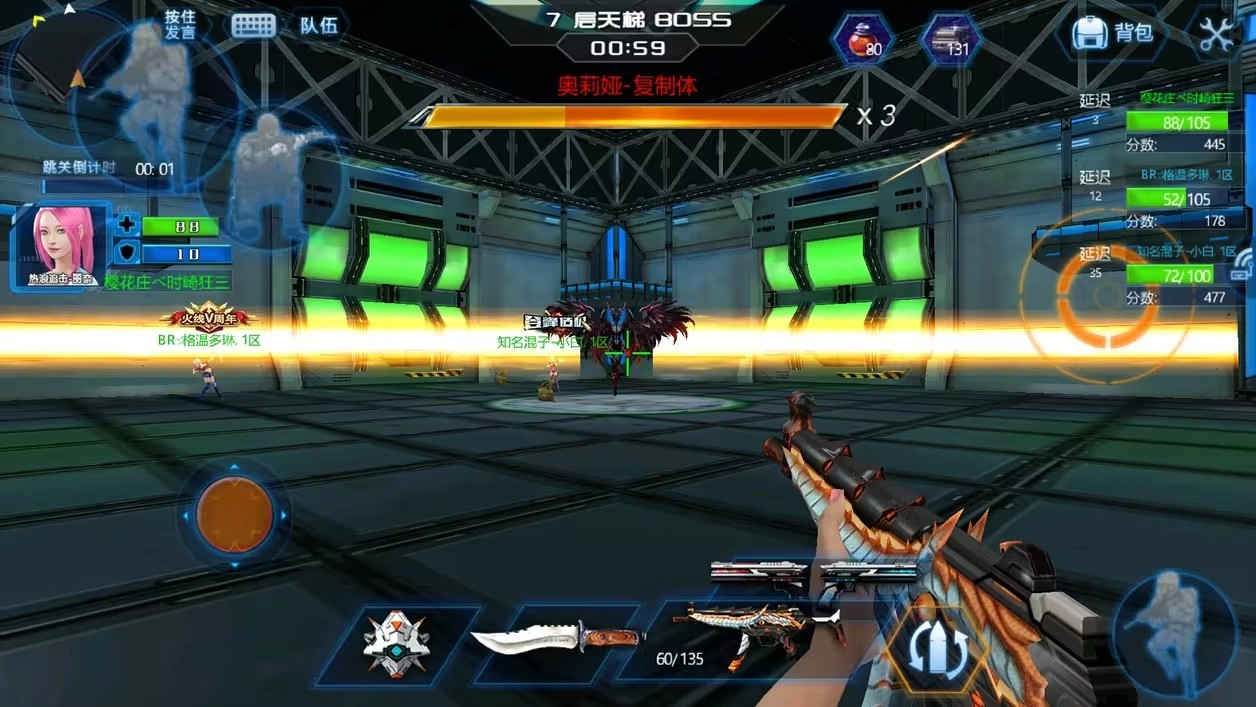Tap the 按住发言 voice button
This screenshot has height=707, width=1256.
point(180,25)
